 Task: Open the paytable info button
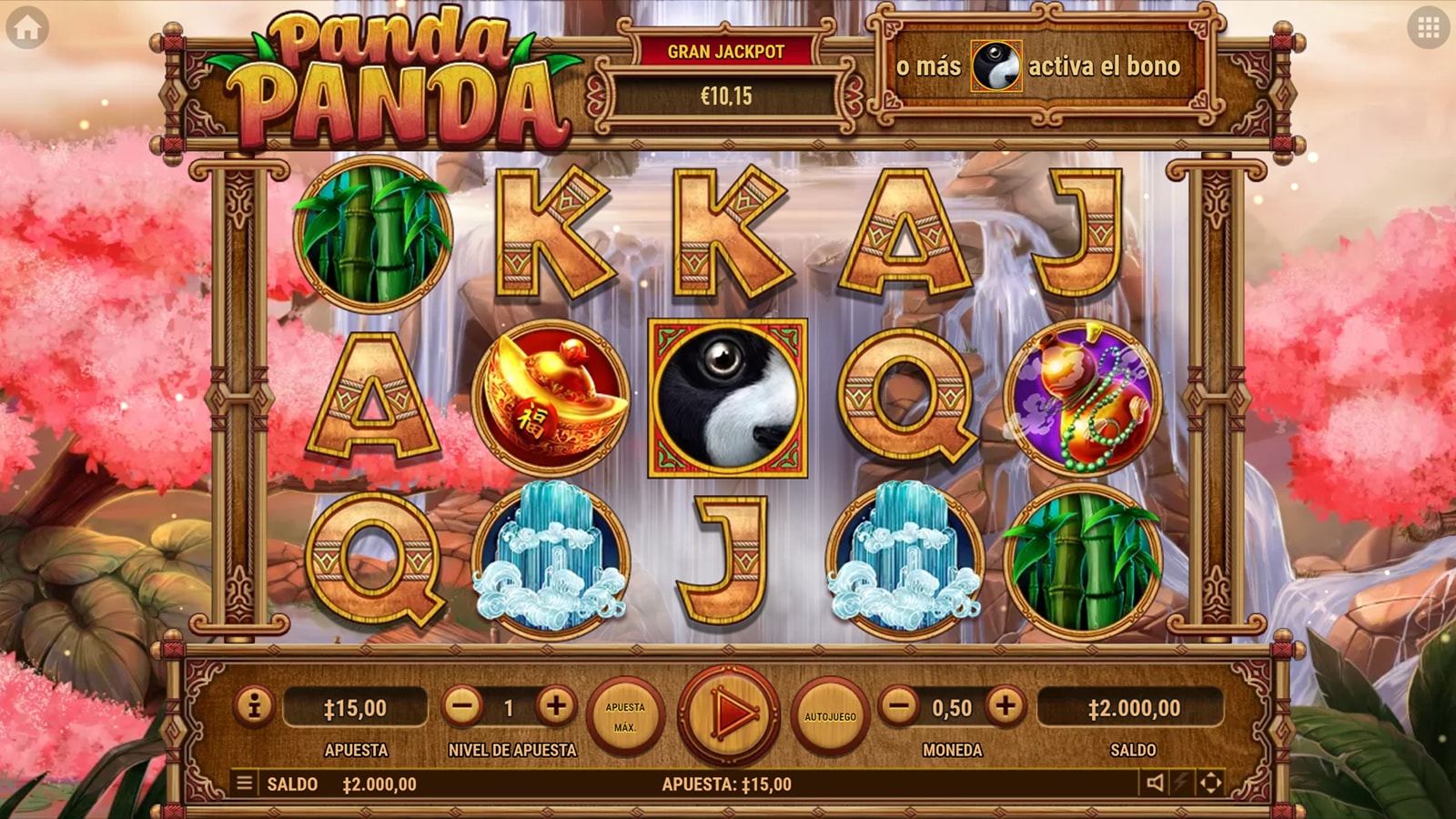[255, 706]
